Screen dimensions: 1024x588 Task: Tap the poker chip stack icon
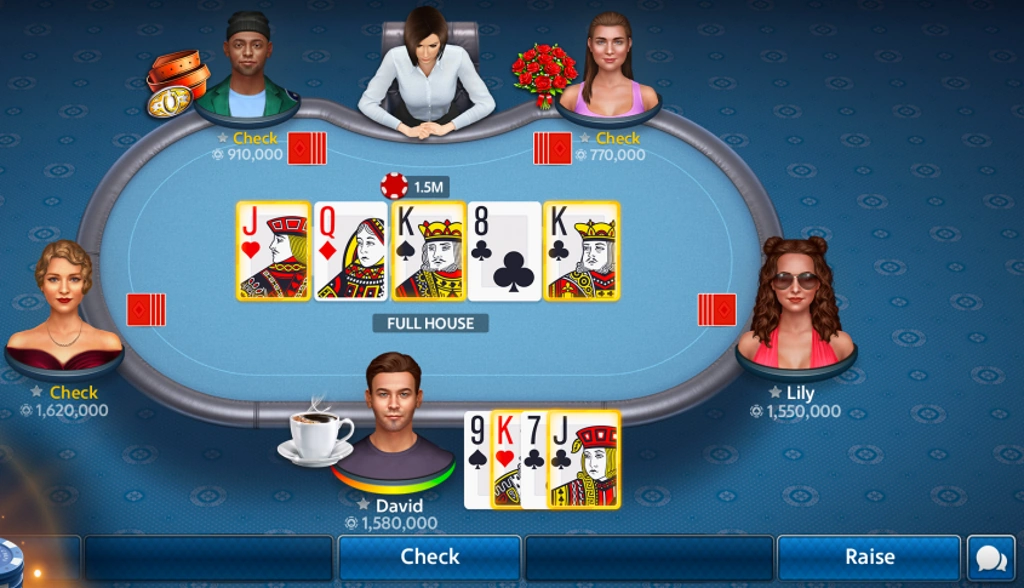coord(9,561)
